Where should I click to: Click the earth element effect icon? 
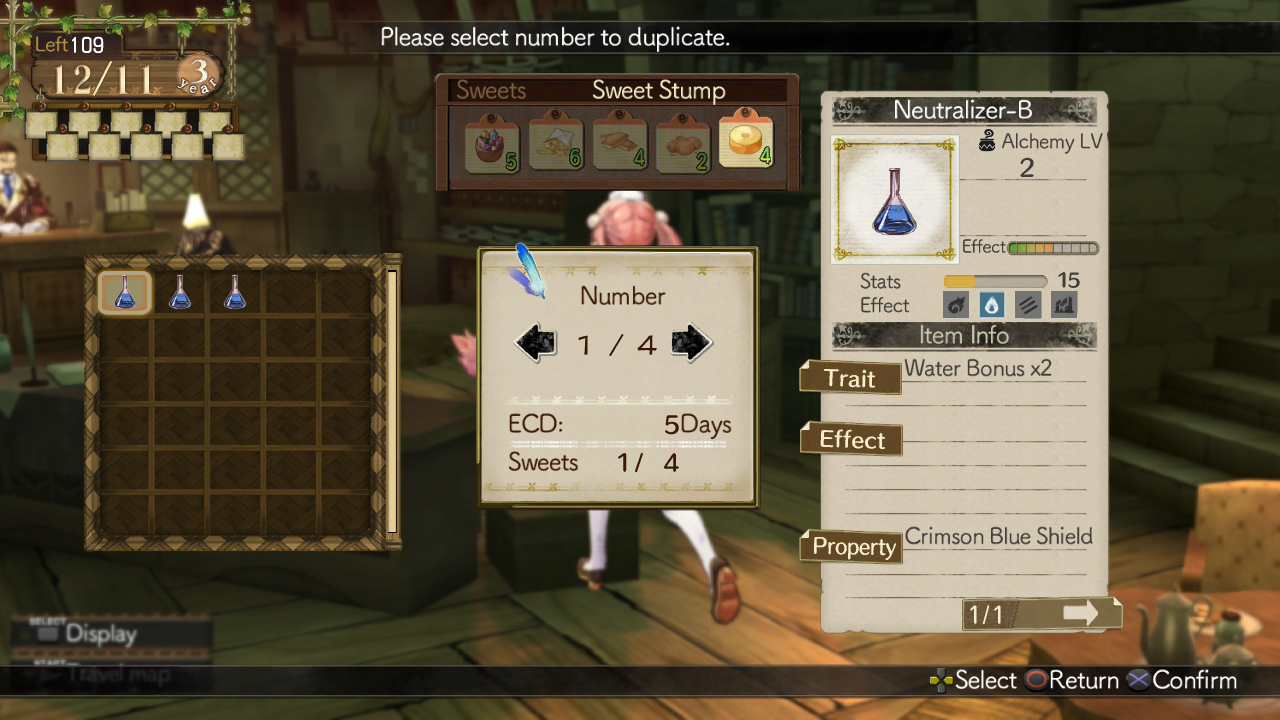tap(1063, 305)
